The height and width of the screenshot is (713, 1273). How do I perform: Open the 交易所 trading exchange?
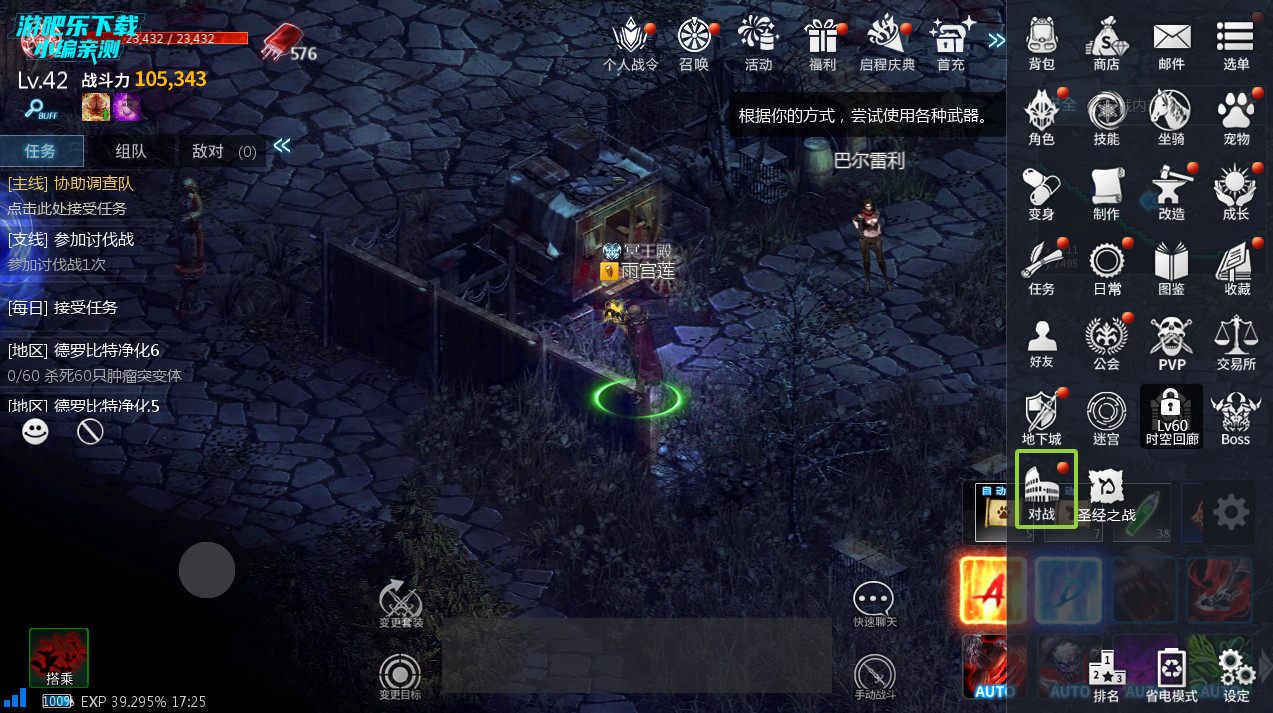coord(1236,342)
